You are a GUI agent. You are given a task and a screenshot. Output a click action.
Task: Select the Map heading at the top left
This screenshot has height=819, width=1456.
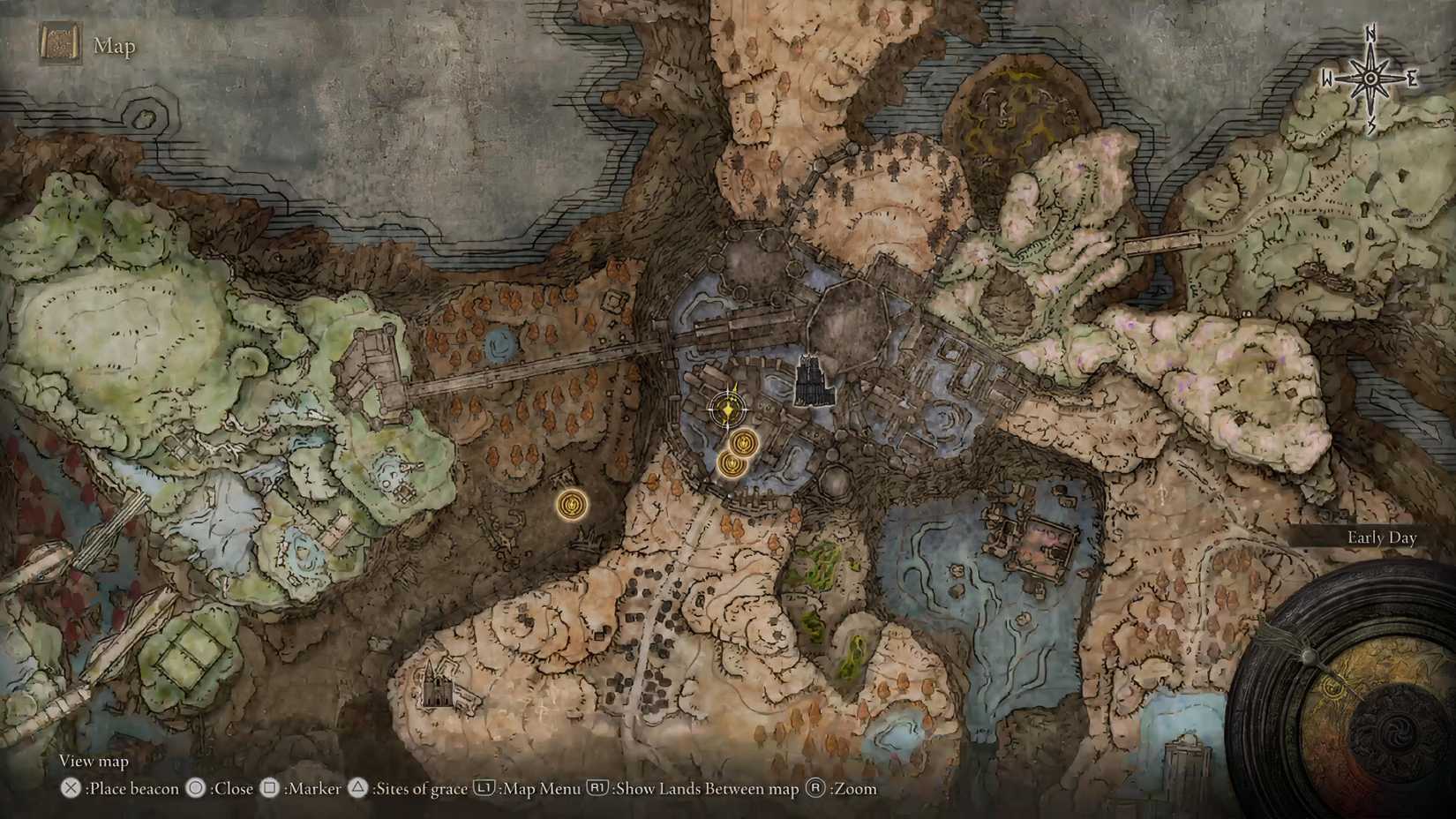[x=114, y=46]
